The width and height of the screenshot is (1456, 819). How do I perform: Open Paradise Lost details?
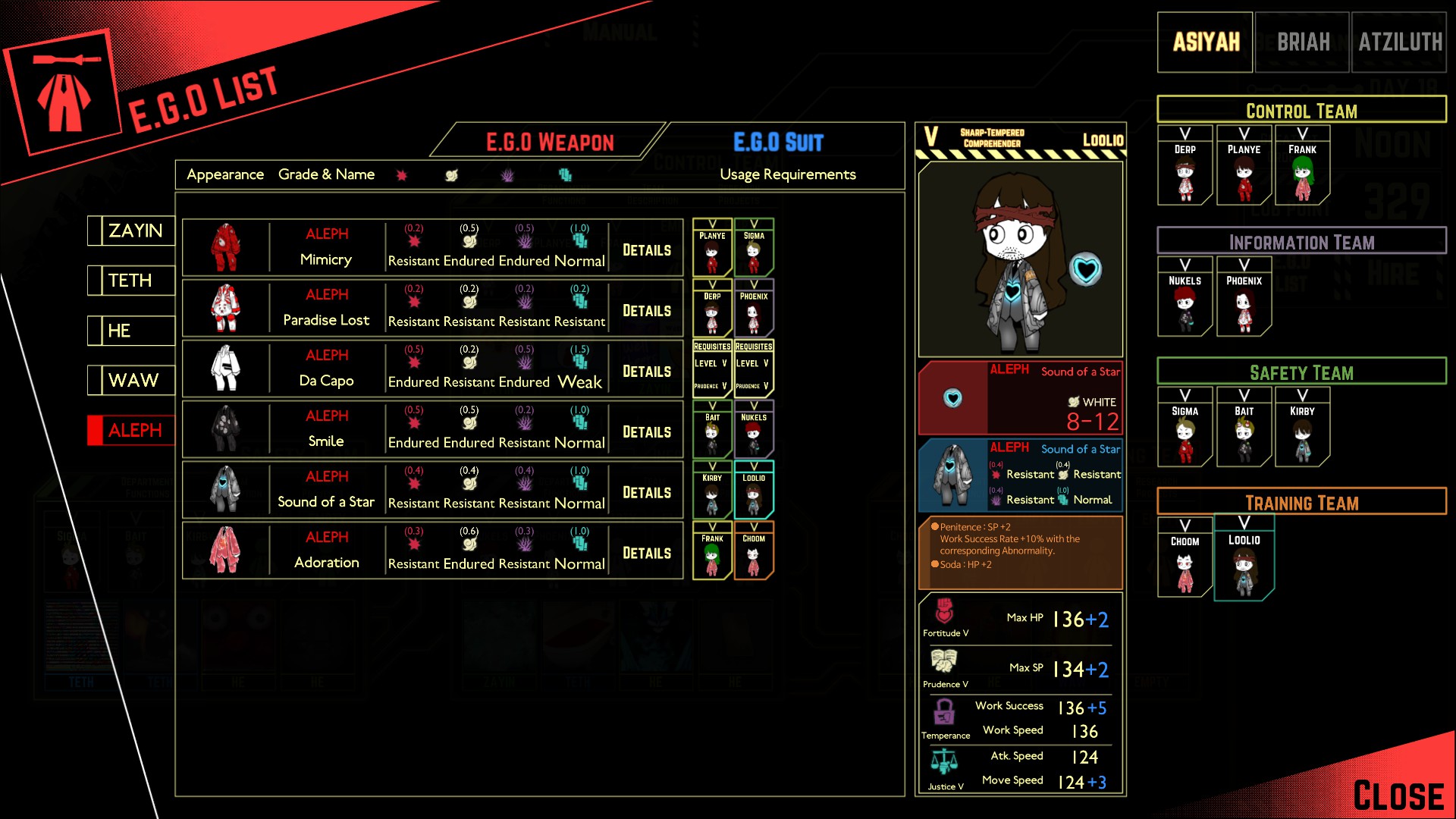[x=646, y=311]
